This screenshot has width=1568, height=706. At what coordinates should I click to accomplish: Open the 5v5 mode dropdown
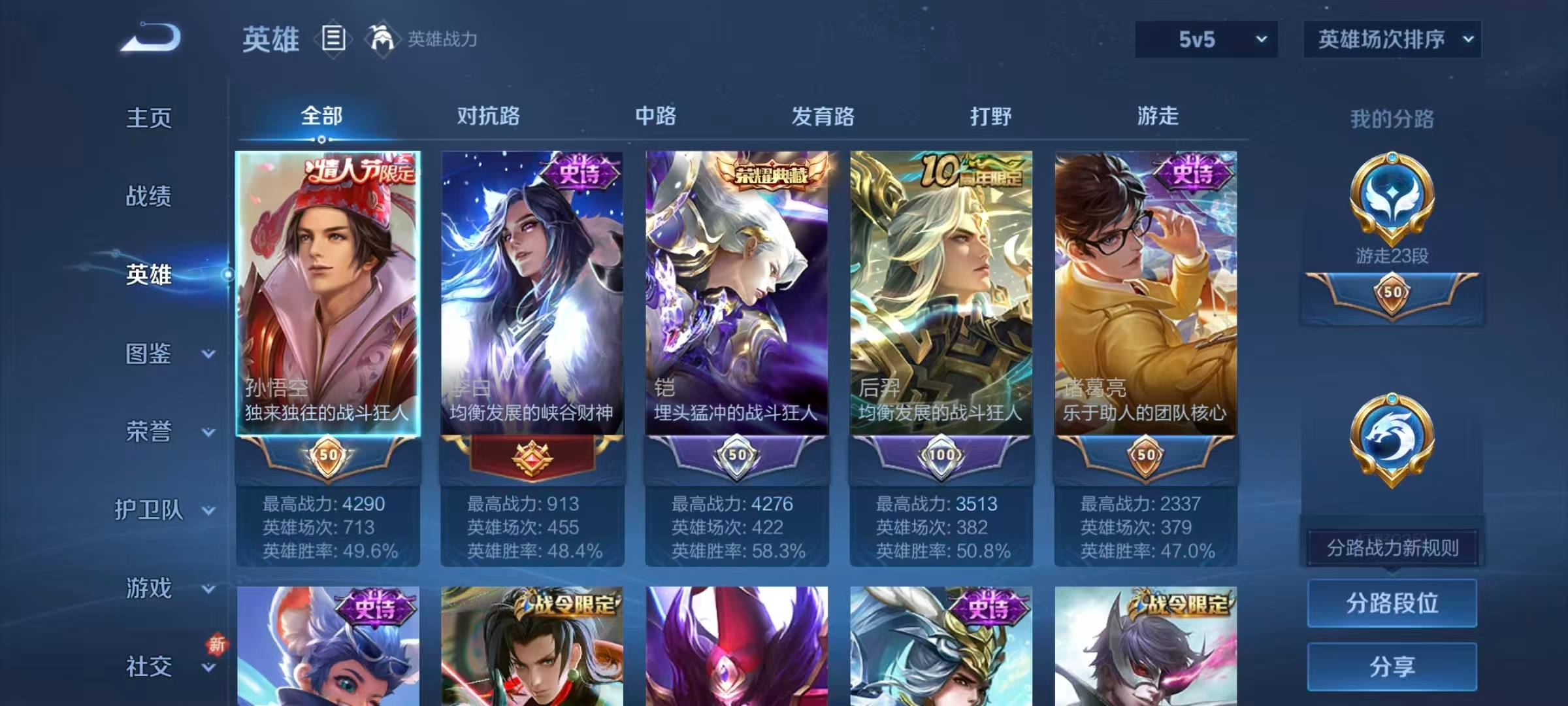coord(1204,39)
